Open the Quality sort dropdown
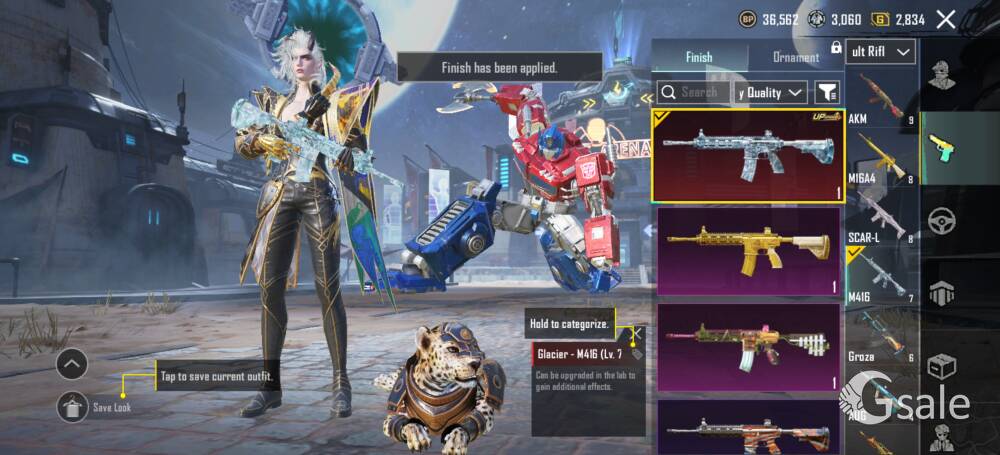Screen dimensions: 1000x455 pyautogui.click(x=770, y=92)
